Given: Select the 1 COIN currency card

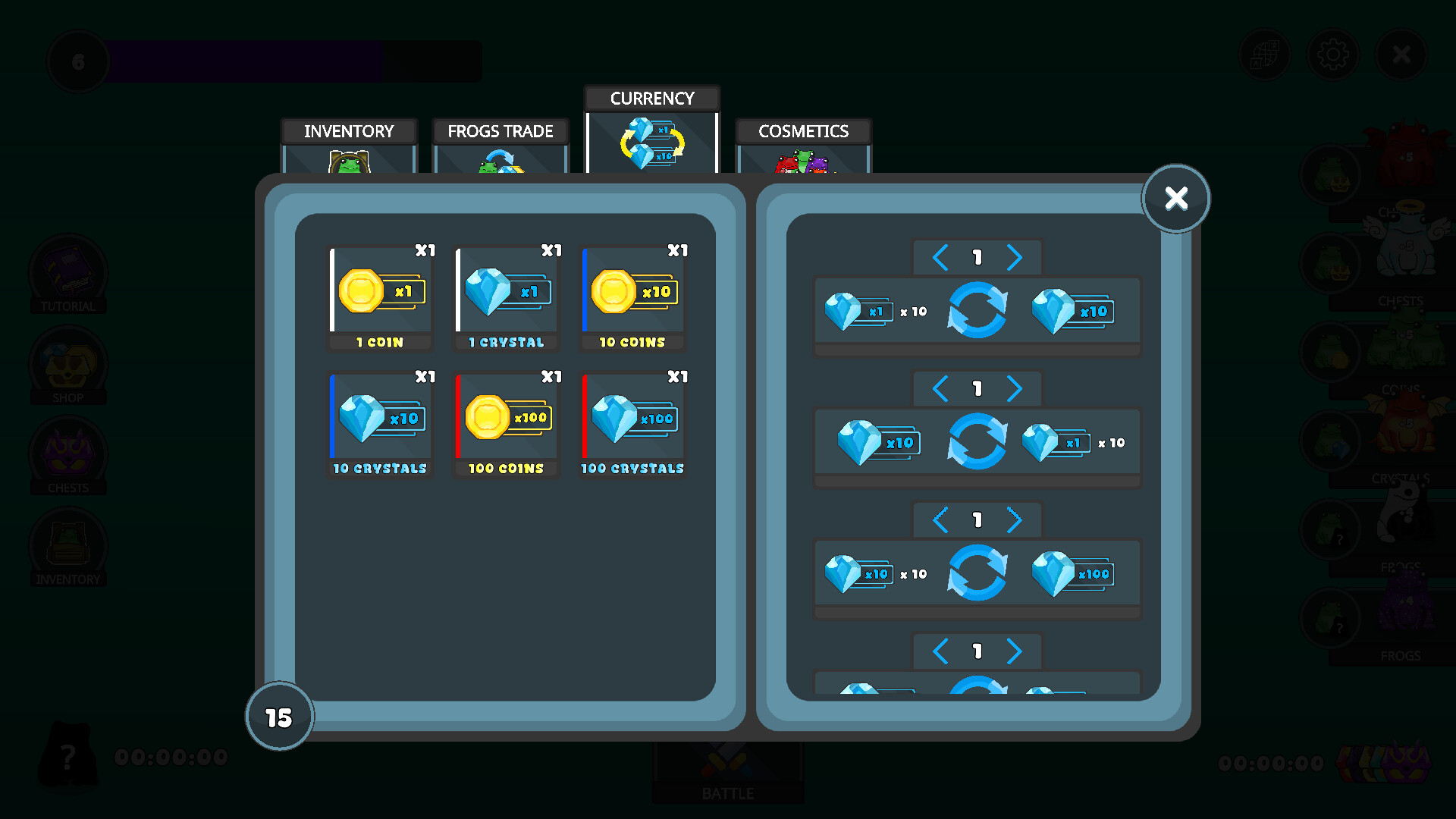Looking at the screenshot, I should click(379, 296).
